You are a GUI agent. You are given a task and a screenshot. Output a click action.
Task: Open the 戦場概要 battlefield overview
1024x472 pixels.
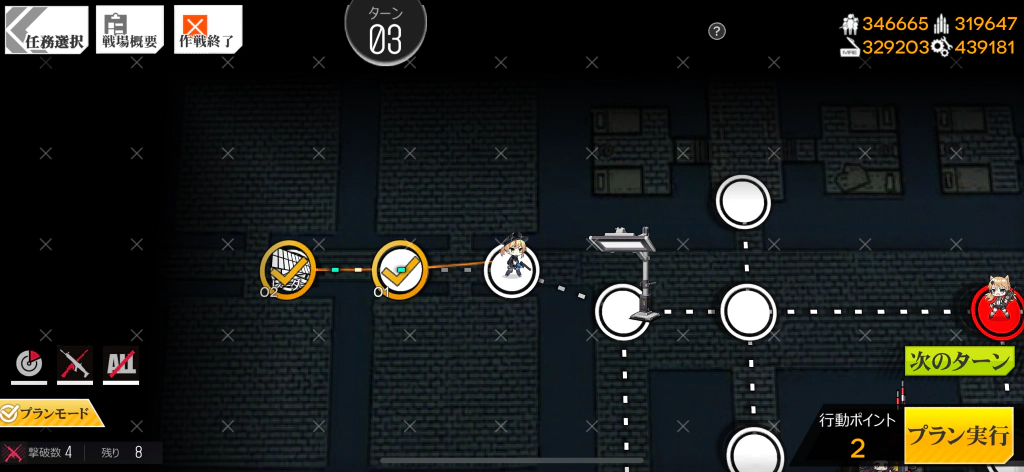coord(129,30)
